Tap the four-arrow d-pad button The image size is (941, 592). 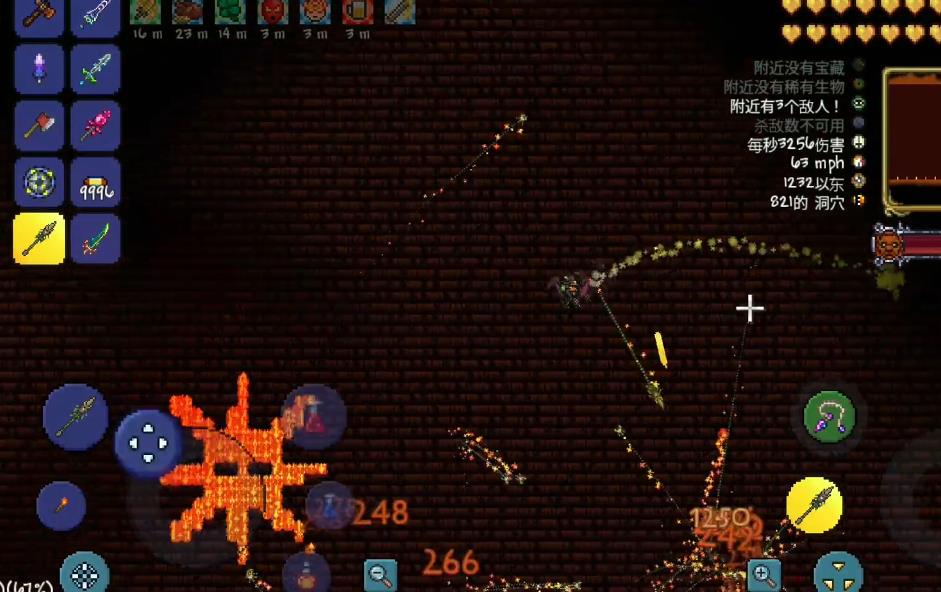148,443
